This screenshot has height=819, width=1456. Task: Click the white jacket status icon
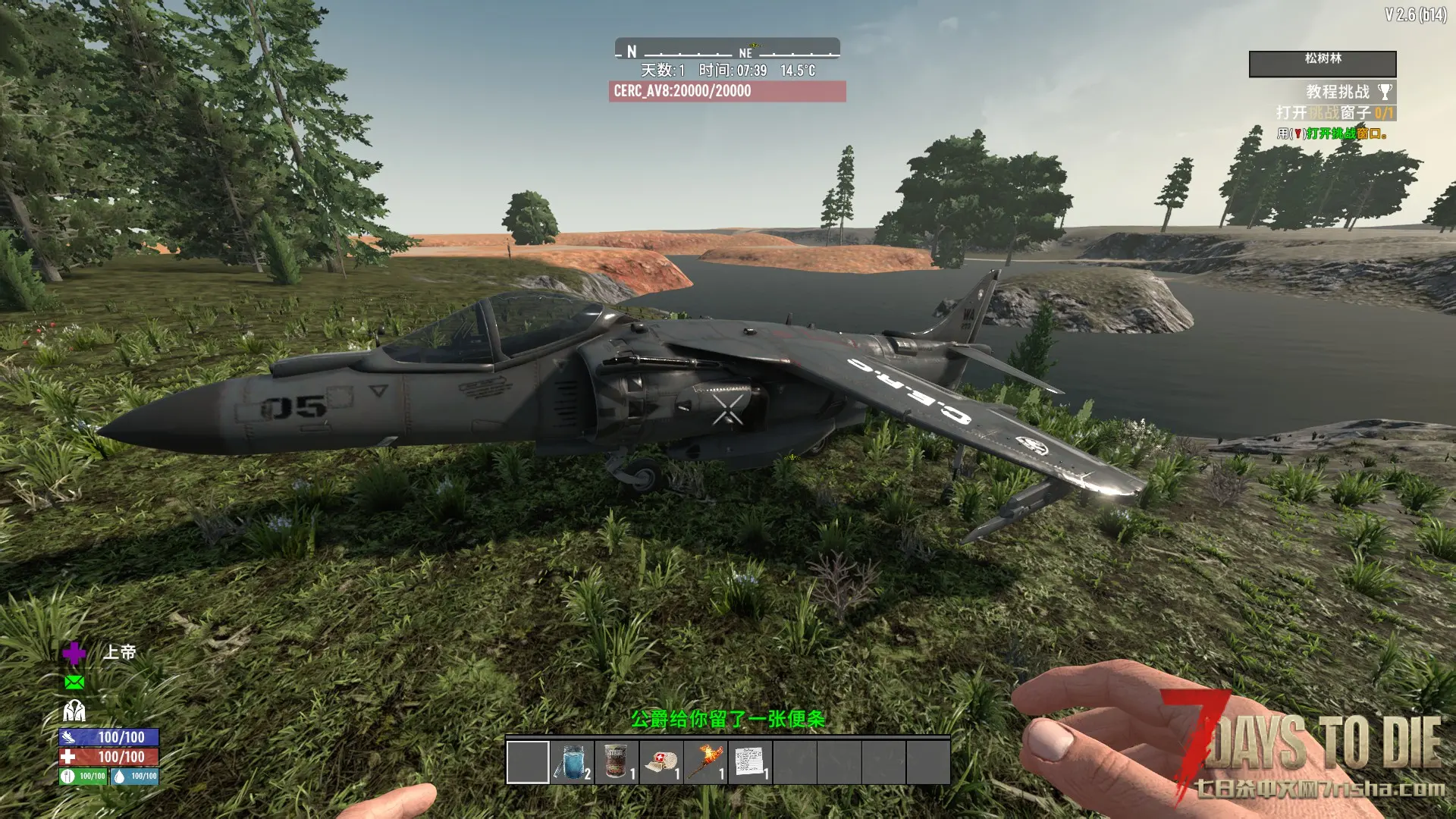click(x=74, y=711)
